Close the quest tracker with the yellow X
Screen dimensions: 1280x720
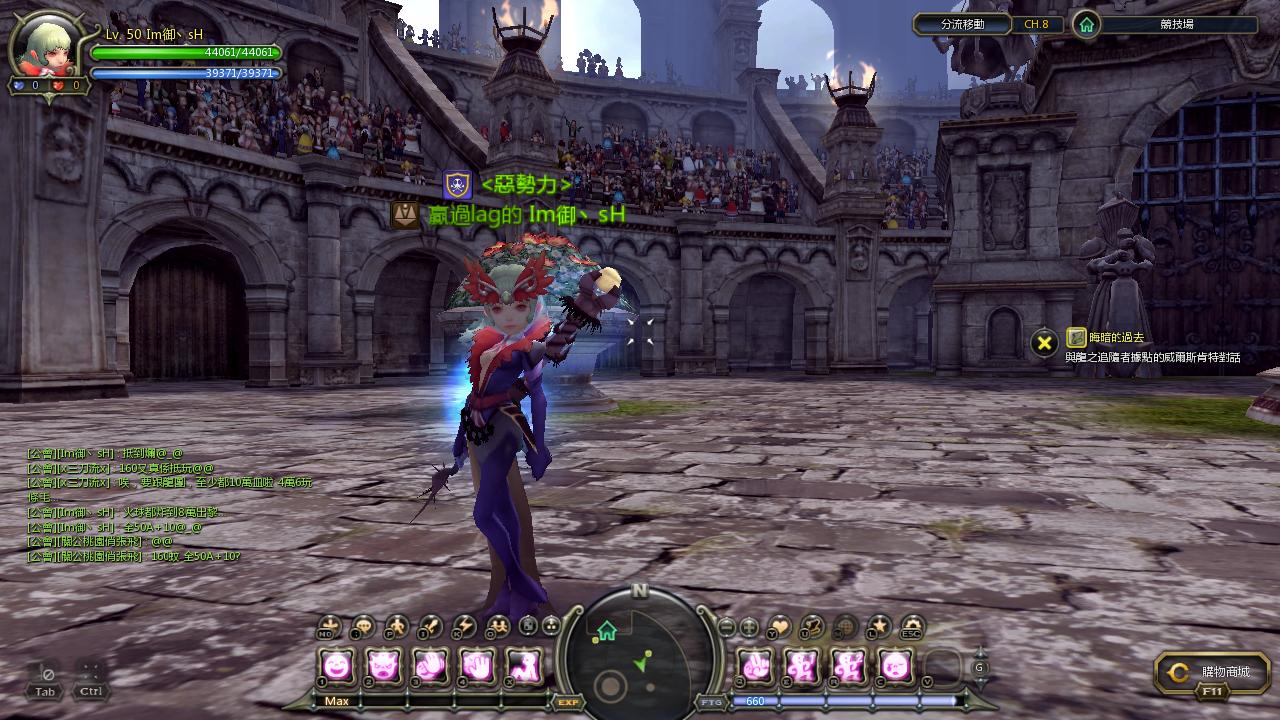click(1044, 343)
